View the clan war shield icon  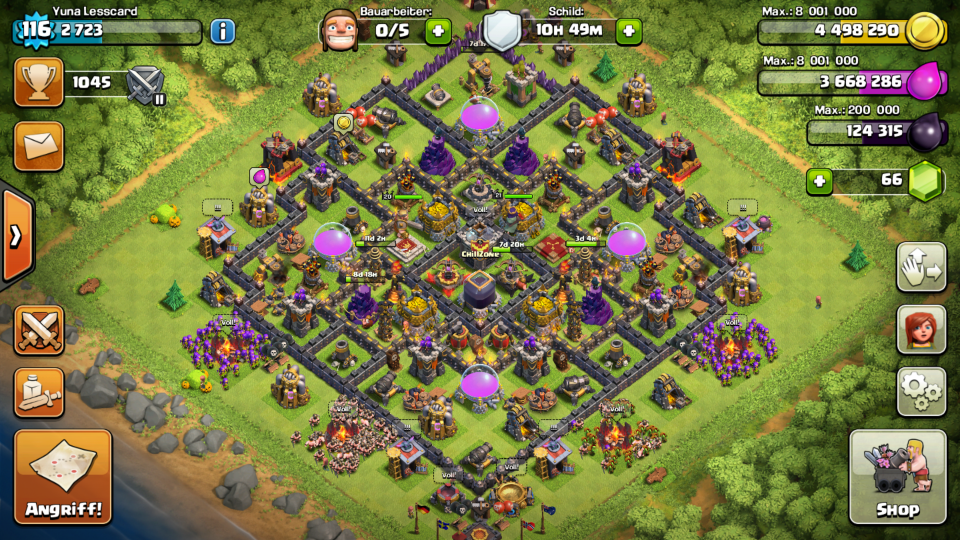click(146, 83)
